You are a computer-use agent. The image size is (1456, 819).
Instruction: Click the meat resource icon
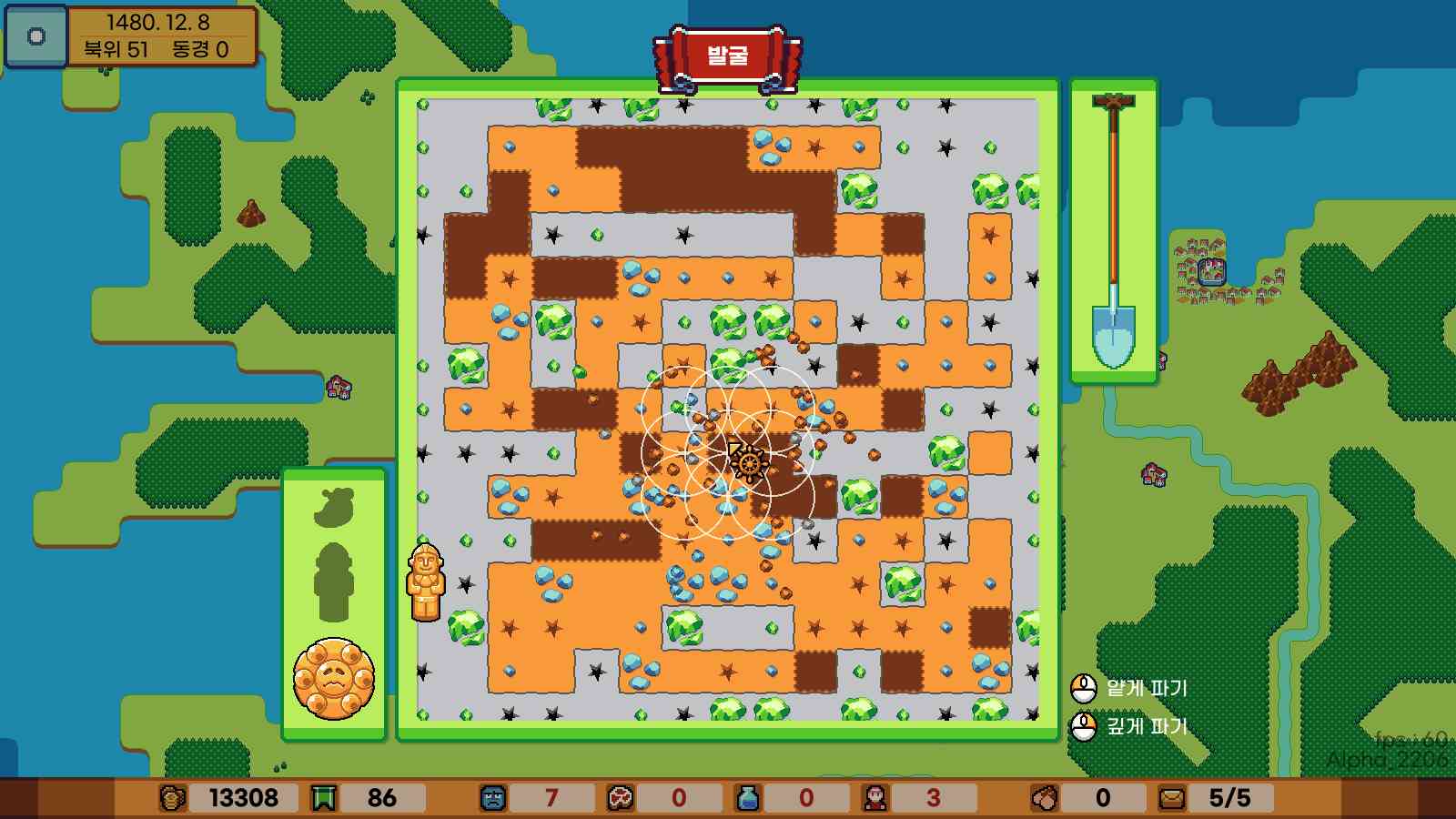[x=621, y=797]
